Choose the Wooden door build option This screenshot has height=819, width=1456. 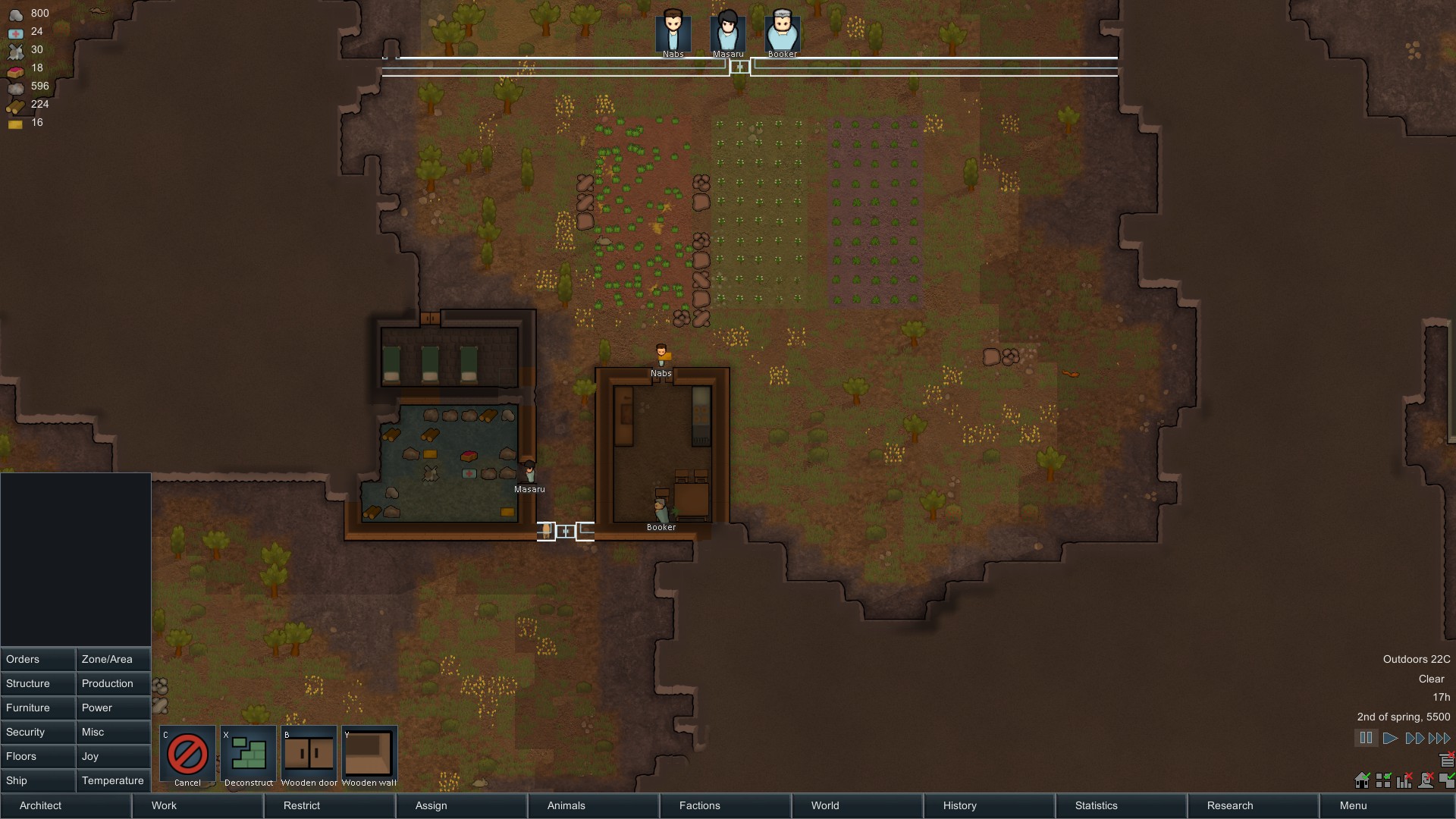(309, 754)
